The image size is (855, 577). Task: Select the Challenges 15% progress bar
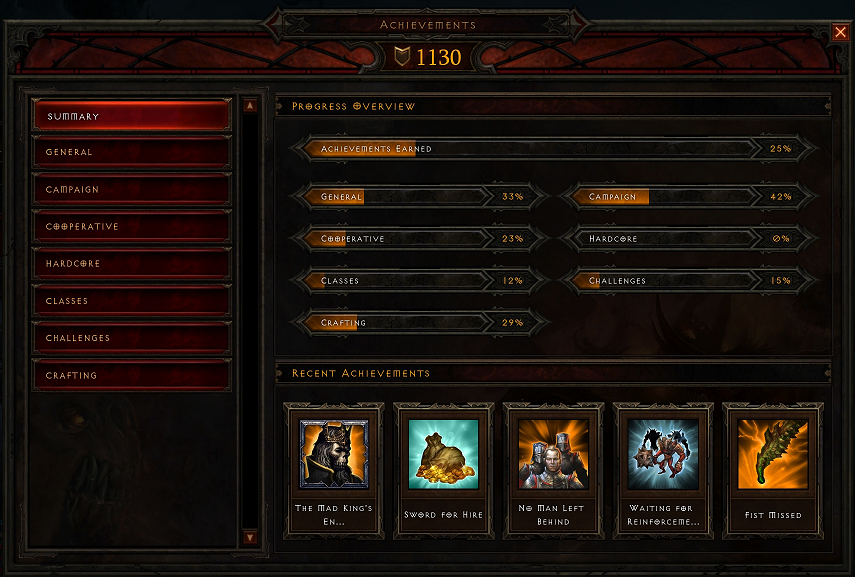click(x=688, y=281)
